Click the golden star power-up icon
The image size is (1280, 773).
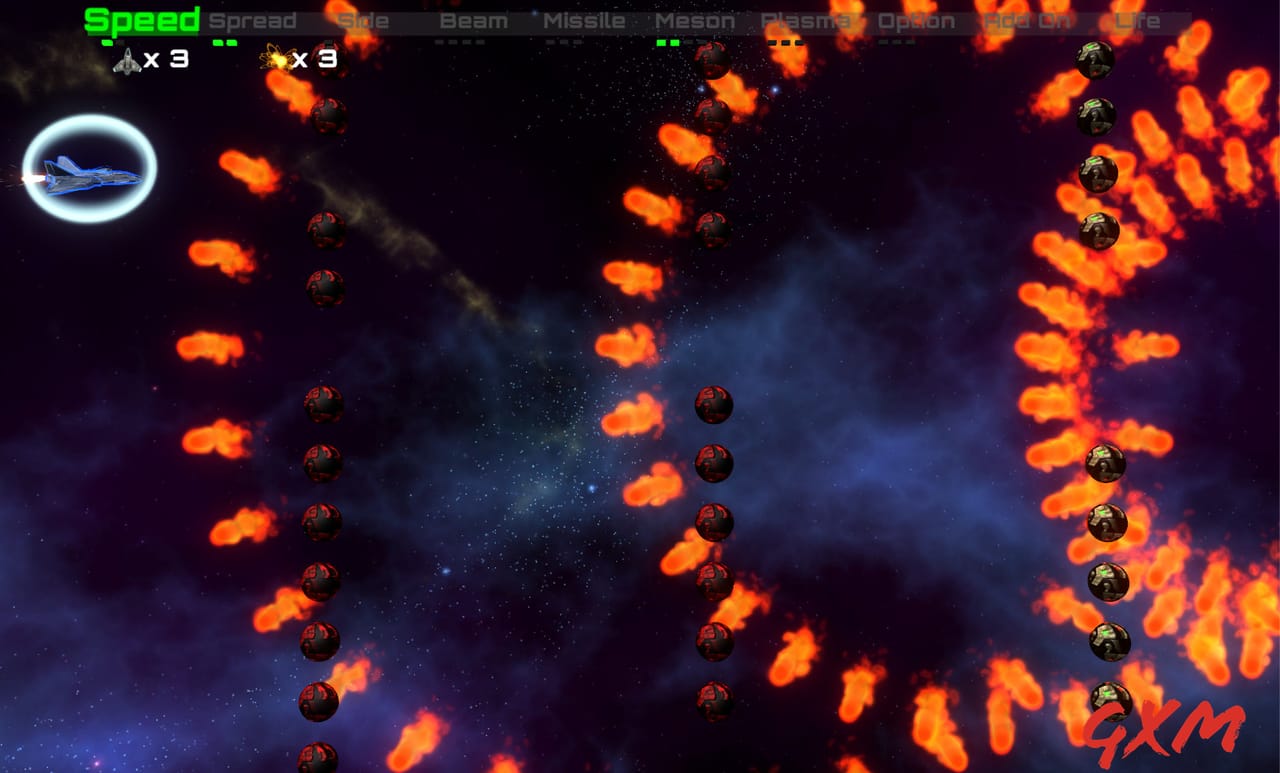point(278,58)
